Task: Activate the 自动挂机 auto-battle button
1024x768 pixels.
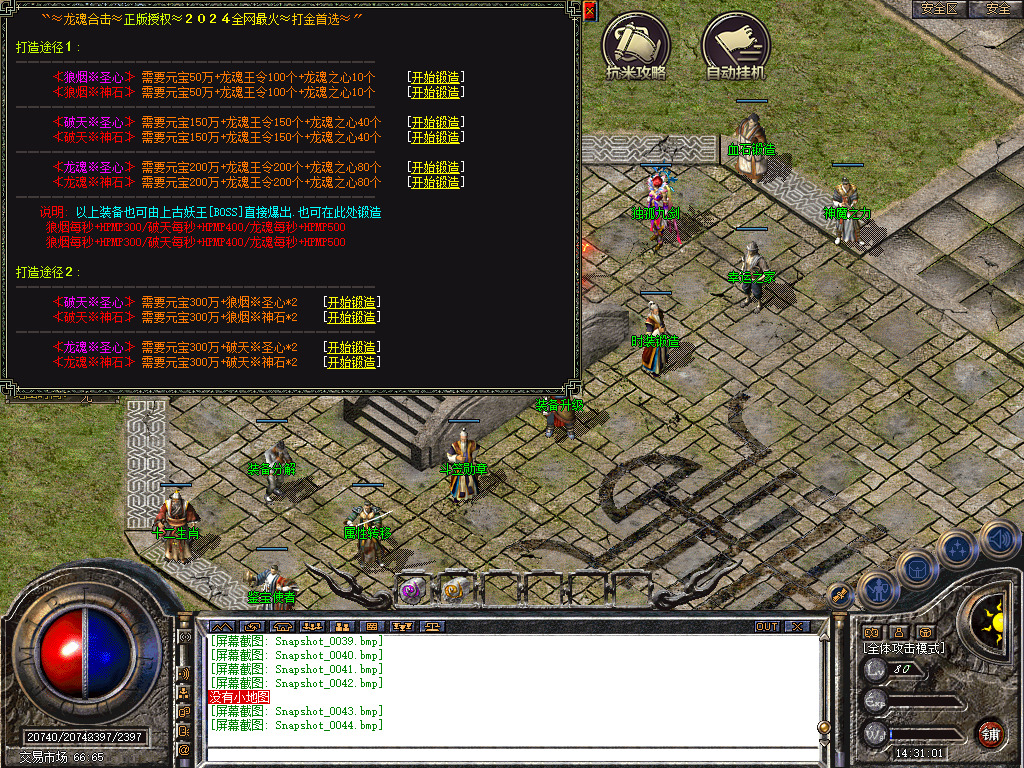Action: click(735, 45)
